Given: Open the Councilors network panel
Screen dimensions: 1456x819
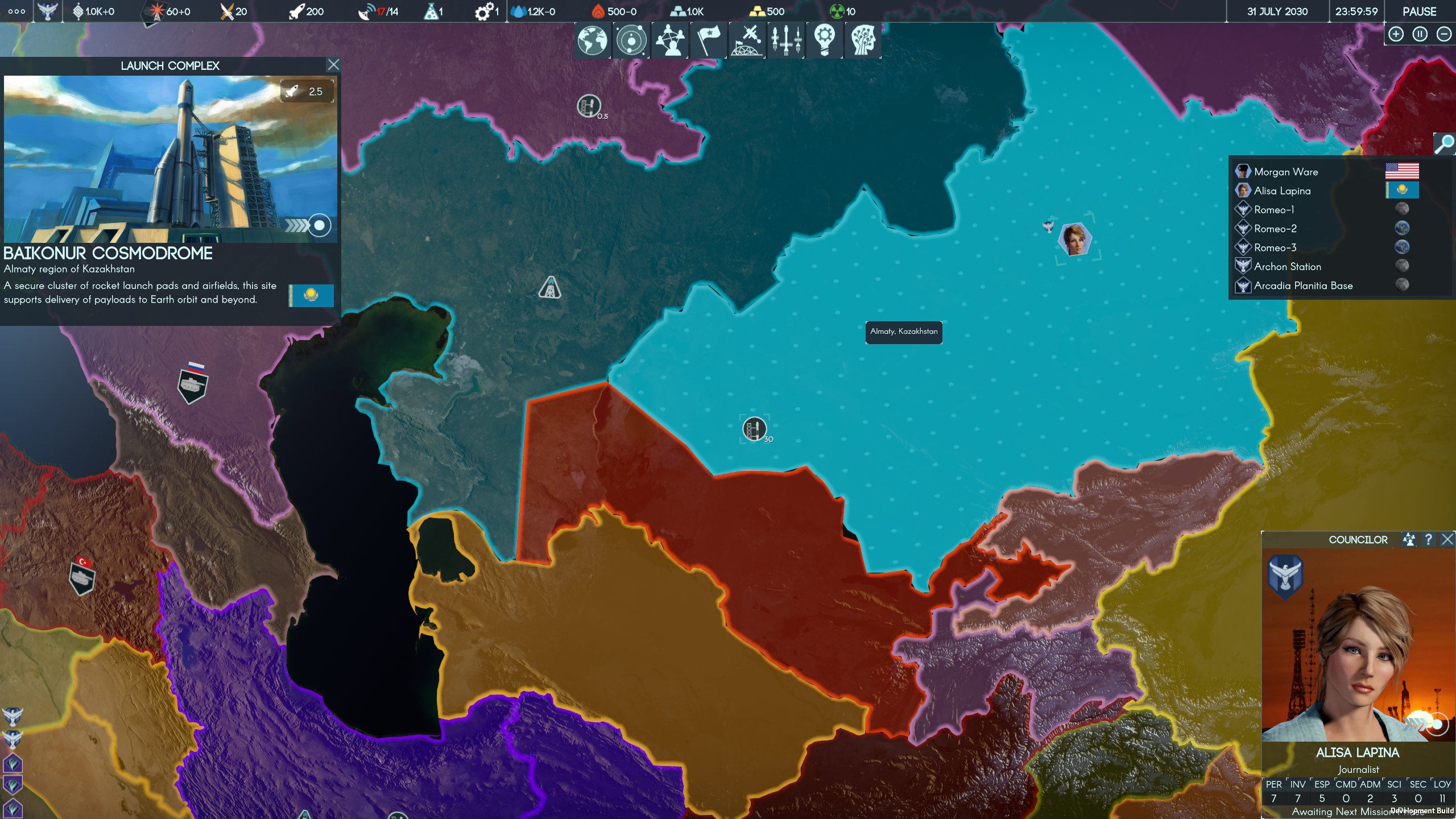Looking at the screenshot, I should click(669, 40).
